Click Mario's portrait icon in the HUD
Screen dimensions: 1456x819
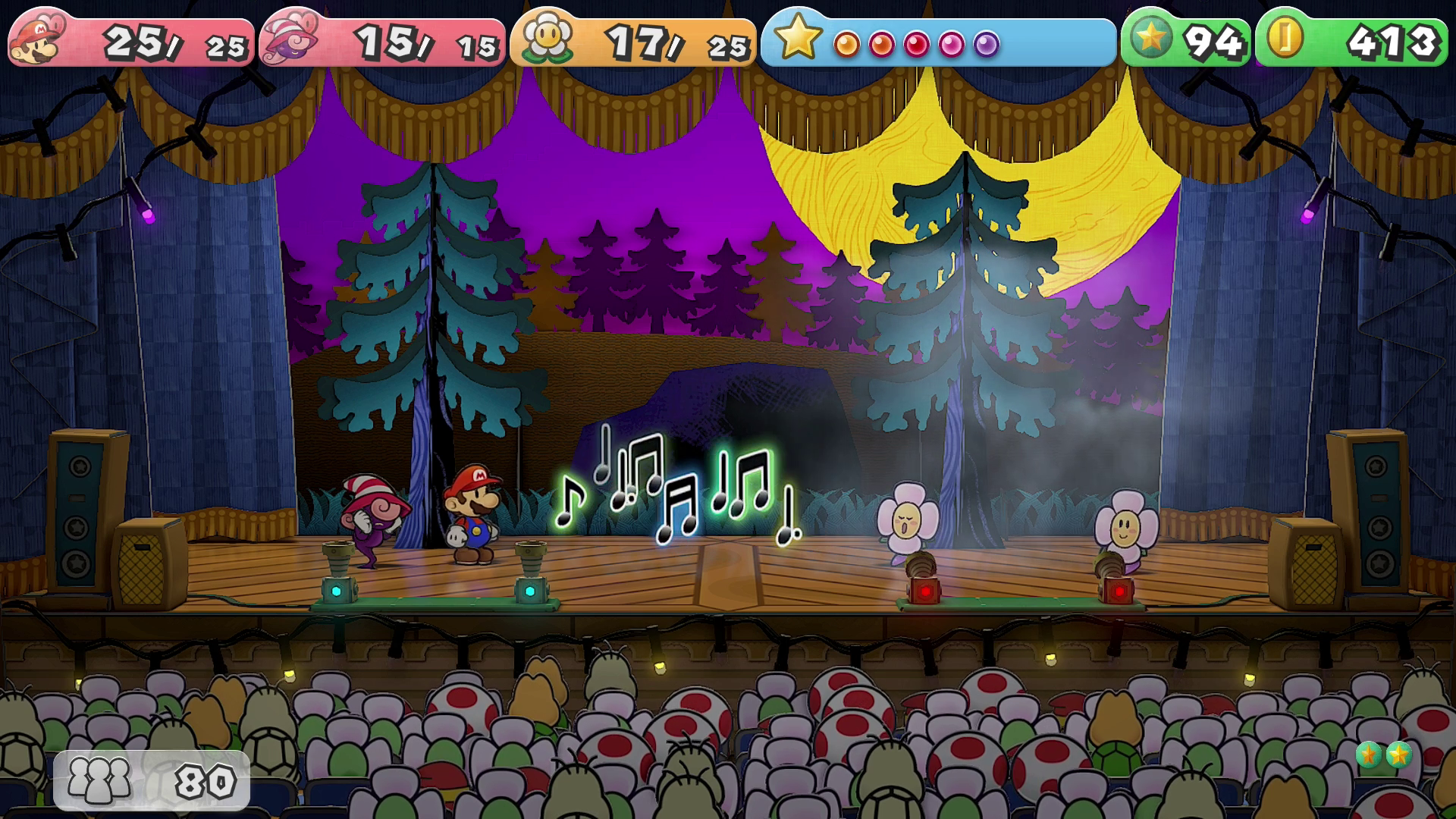coord(38,39)
